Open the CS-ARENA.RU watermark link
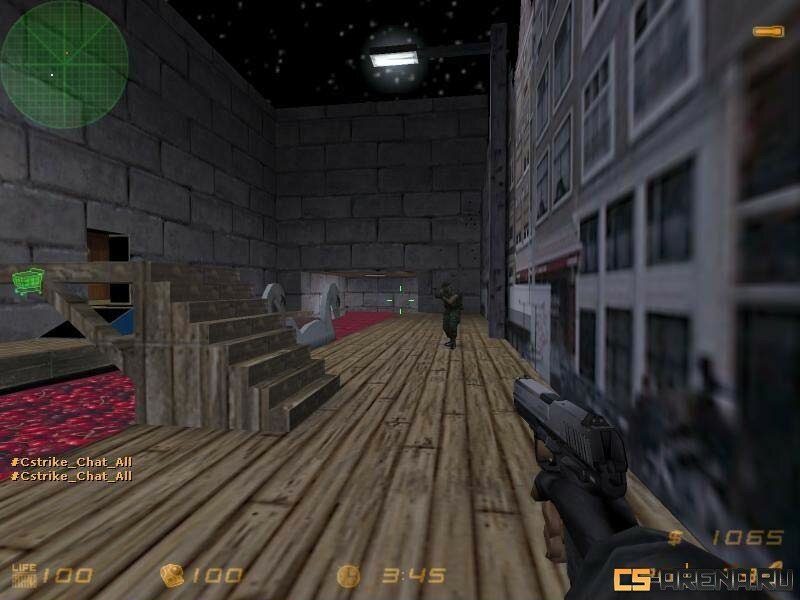Screen dimensions: 800x600 tap(703, 578)
